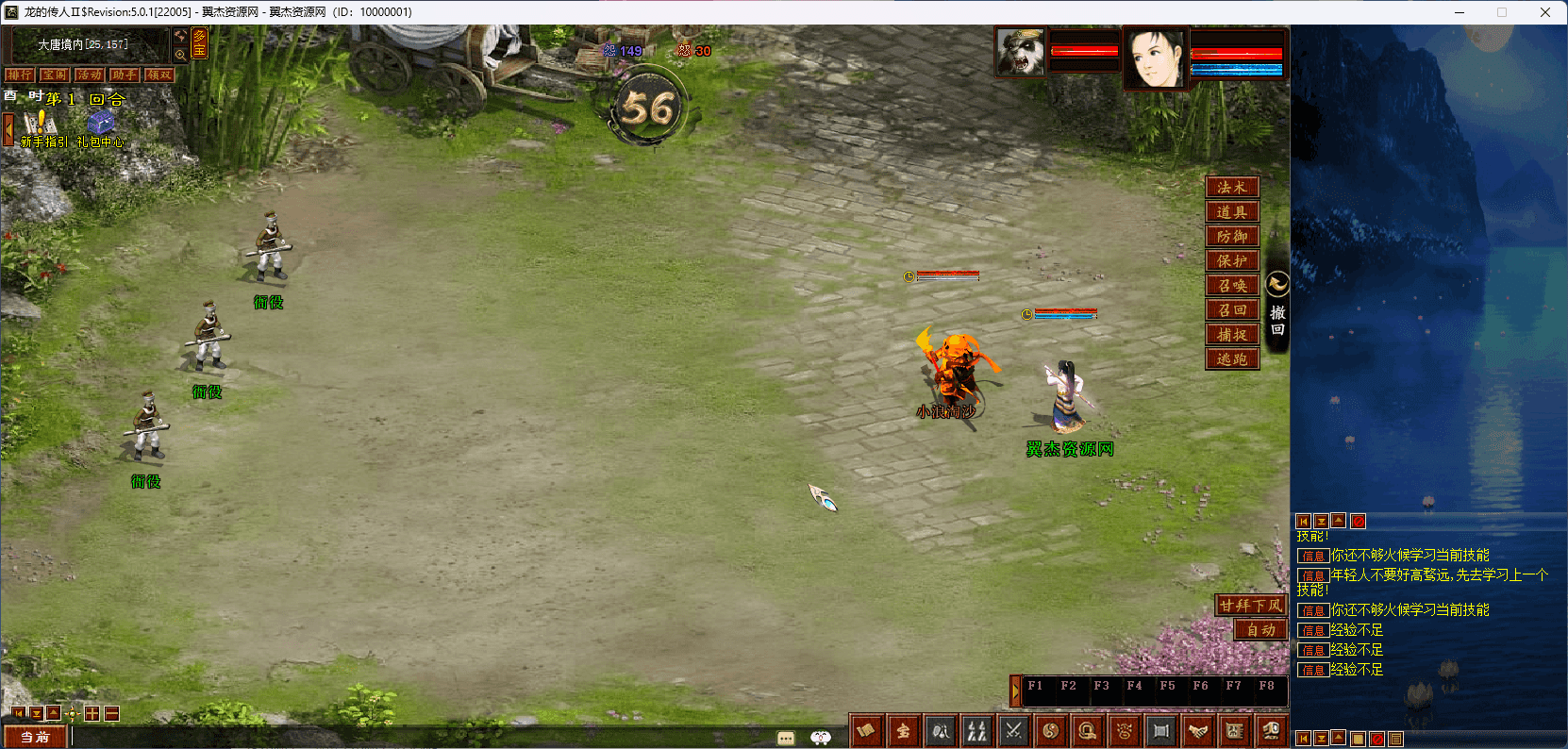Open the 活动 events menu
Screen dimensions: 1568x749
point(90,75)
